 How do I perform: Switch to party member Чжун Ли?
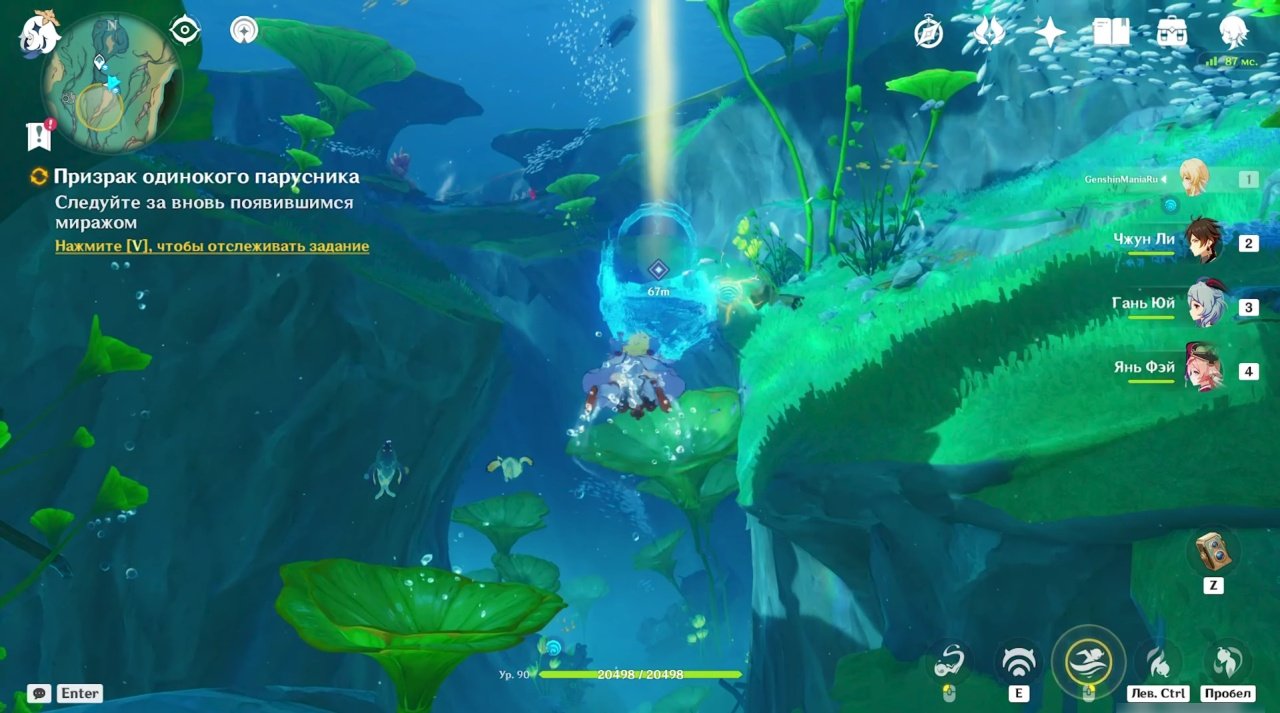(x=1203, y=242)
